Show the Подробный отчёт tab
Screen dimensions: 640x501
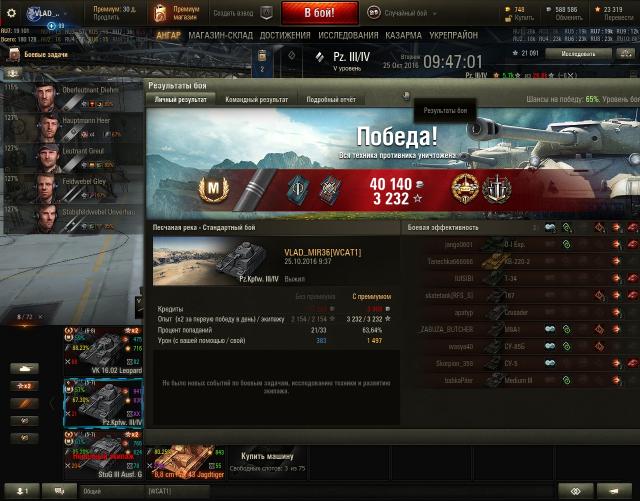(x=332, y=99)
